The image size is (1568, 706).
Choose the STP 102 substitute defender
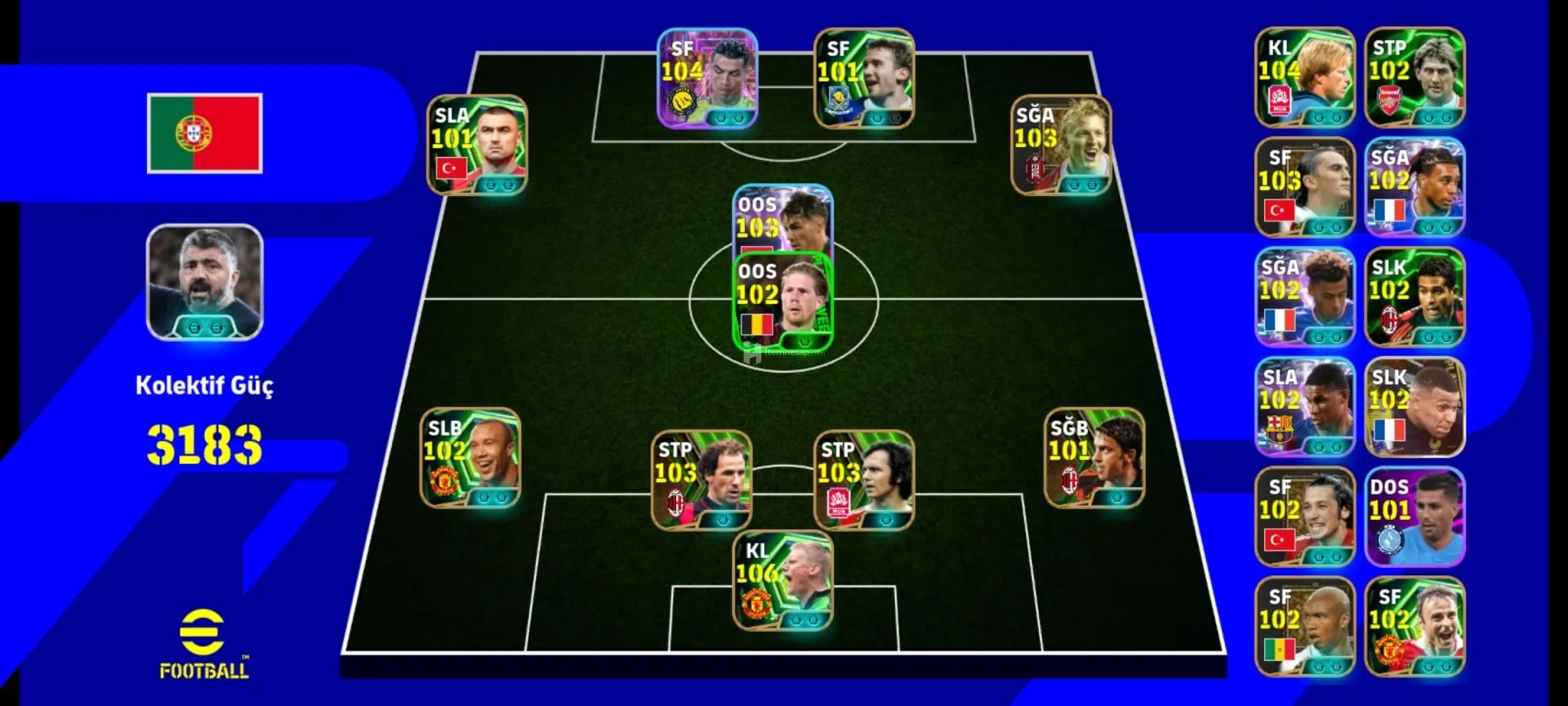[x=1415, y=78]
